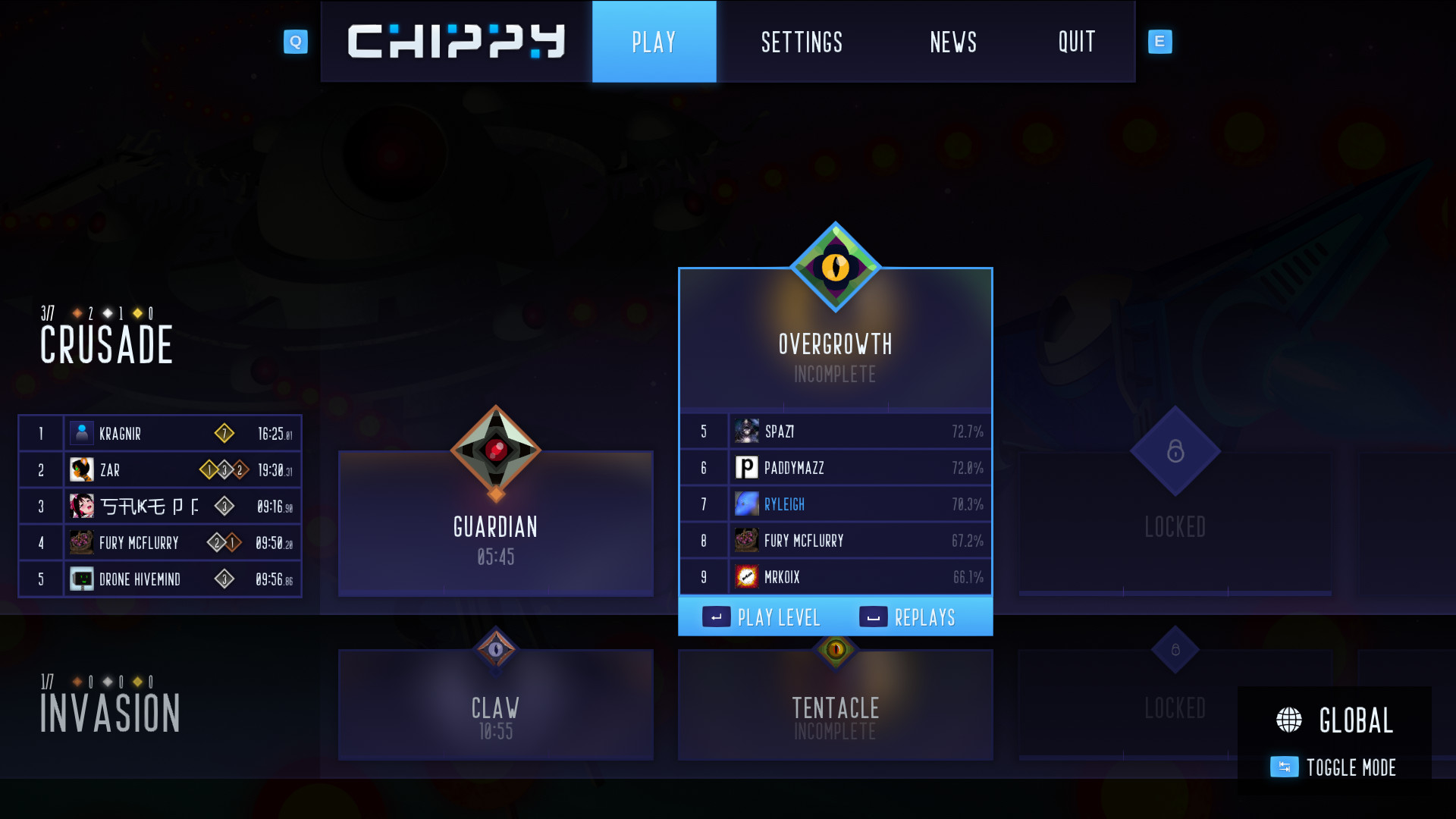Open the second locked level panel

click(1175, 705)
